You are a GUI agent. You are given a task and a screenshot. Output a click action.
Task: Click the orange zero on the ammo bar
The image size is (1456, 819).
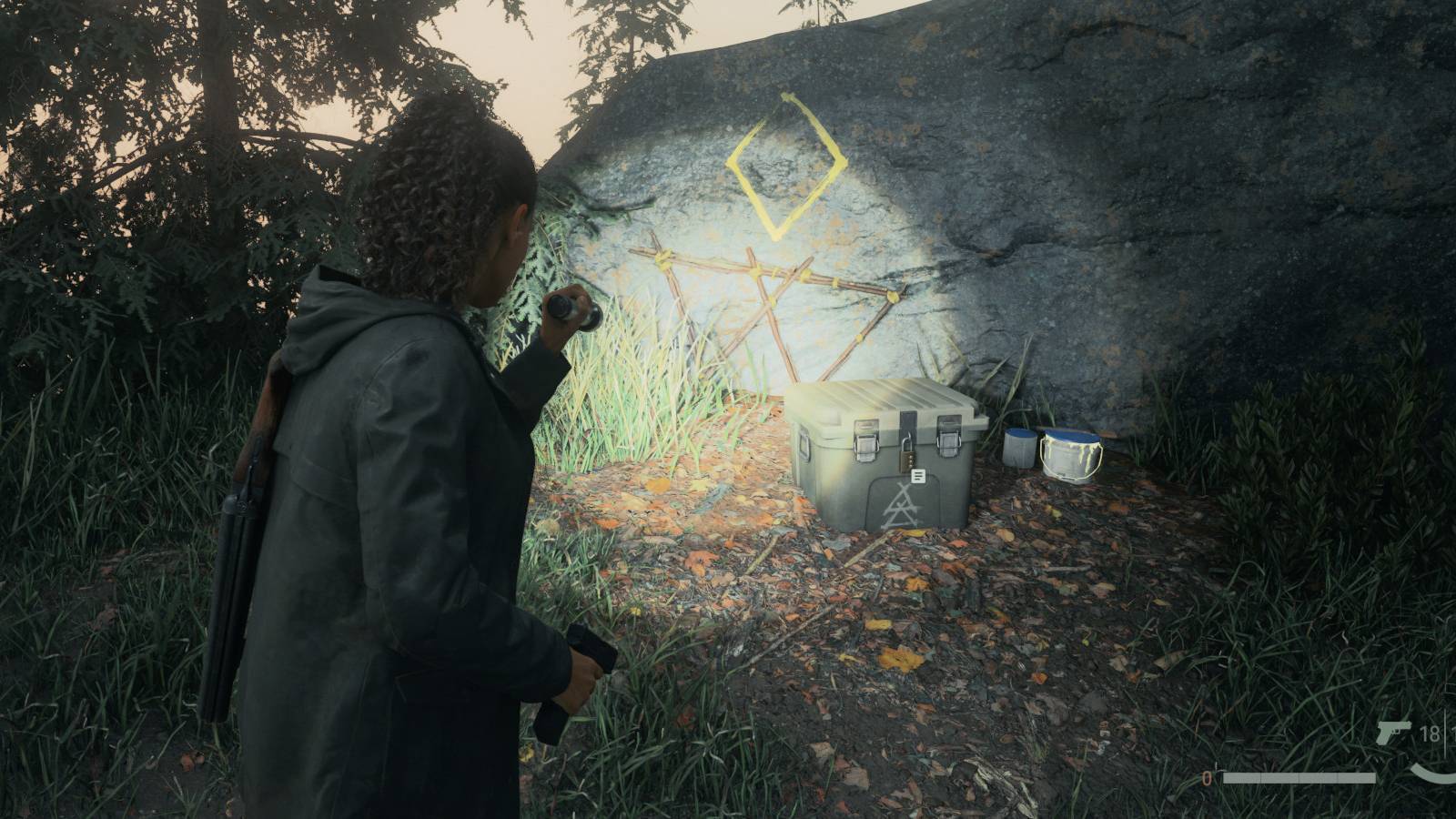1207,777
